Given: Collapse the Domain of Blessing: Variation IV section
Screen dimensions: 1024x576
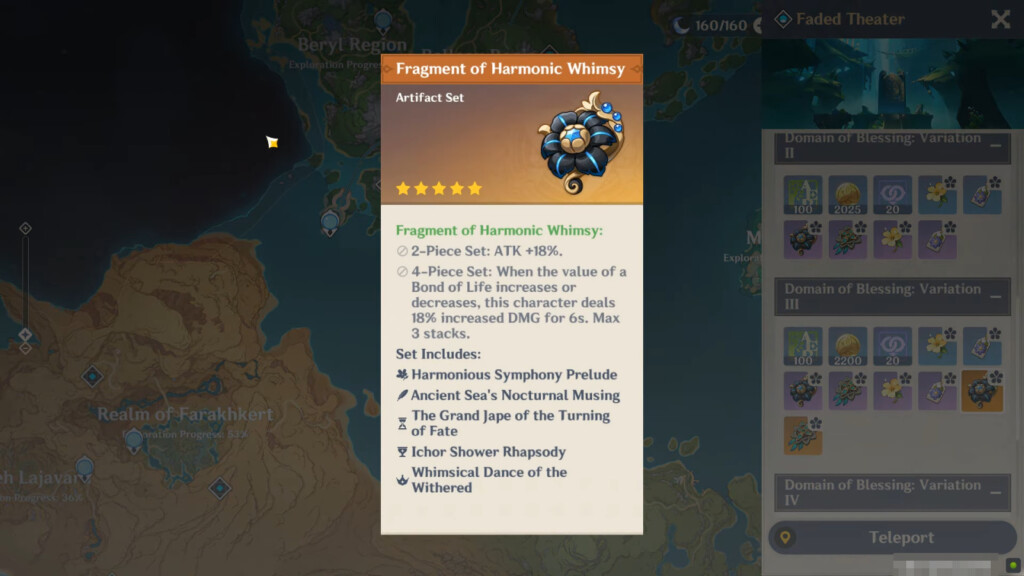Looking at the screenshot, I should tap(996, 492).
